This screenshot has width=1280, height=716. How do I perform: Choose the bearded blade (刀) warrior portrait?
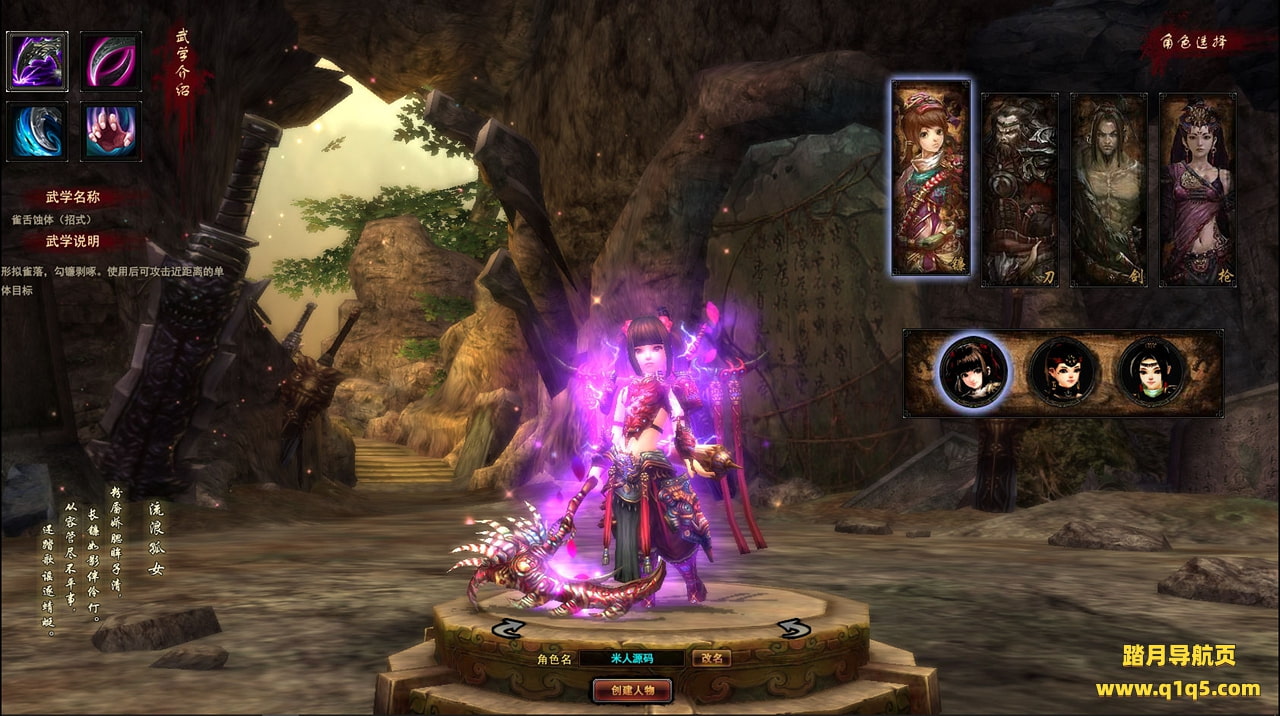(x=1019, y=190)
